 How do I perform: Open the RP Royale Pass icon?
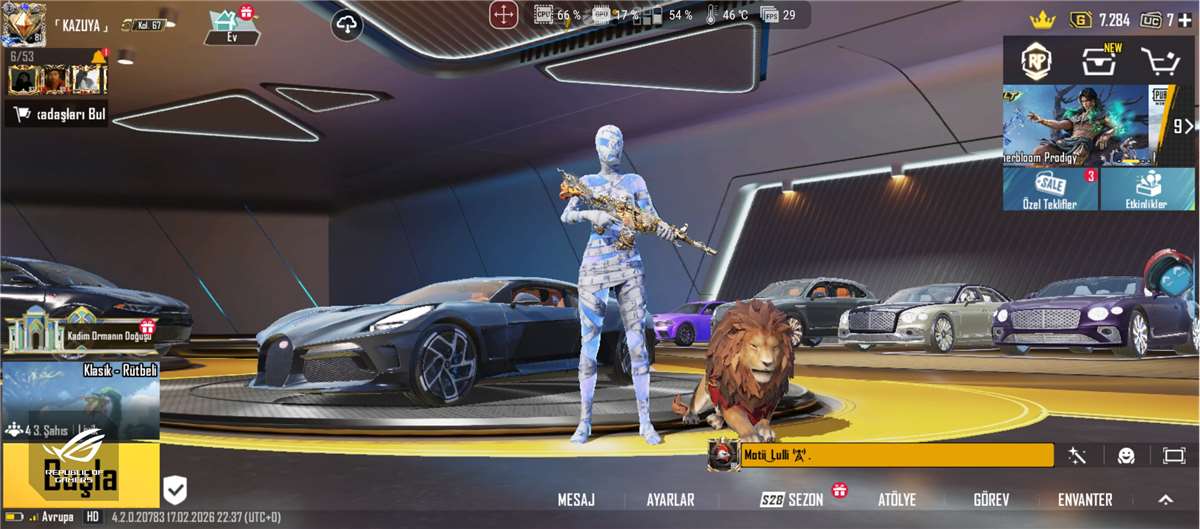coord(1036,62)
